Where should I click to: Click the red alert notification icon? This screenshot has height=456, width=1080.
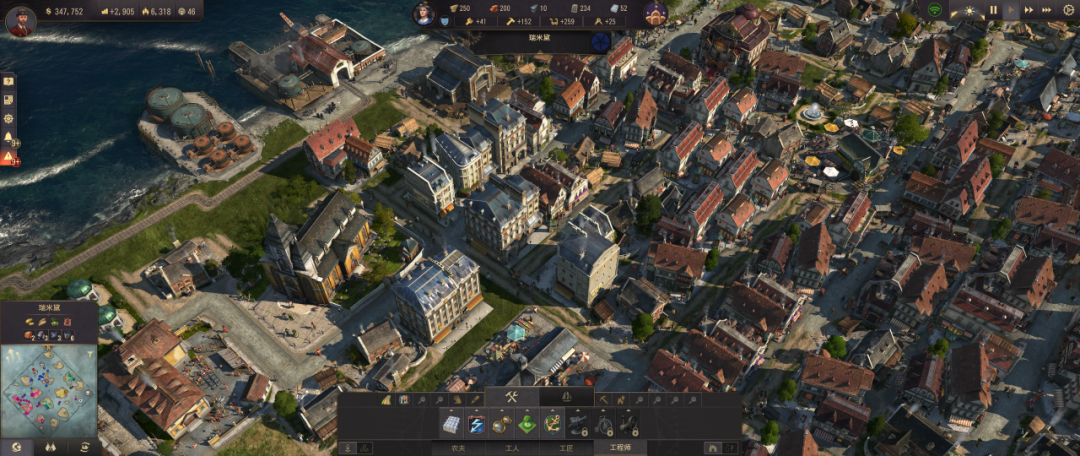click(8, 157)
